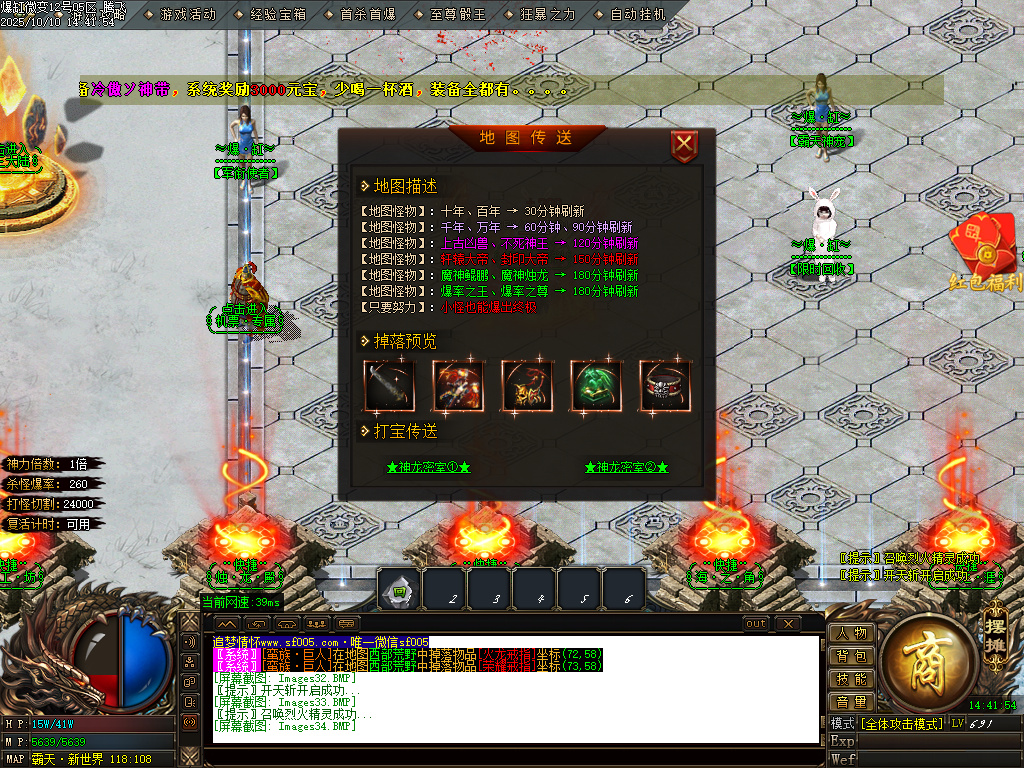Open the 背包 bag panel
This screenshot has height=768, width=1024.
point(851,656)
